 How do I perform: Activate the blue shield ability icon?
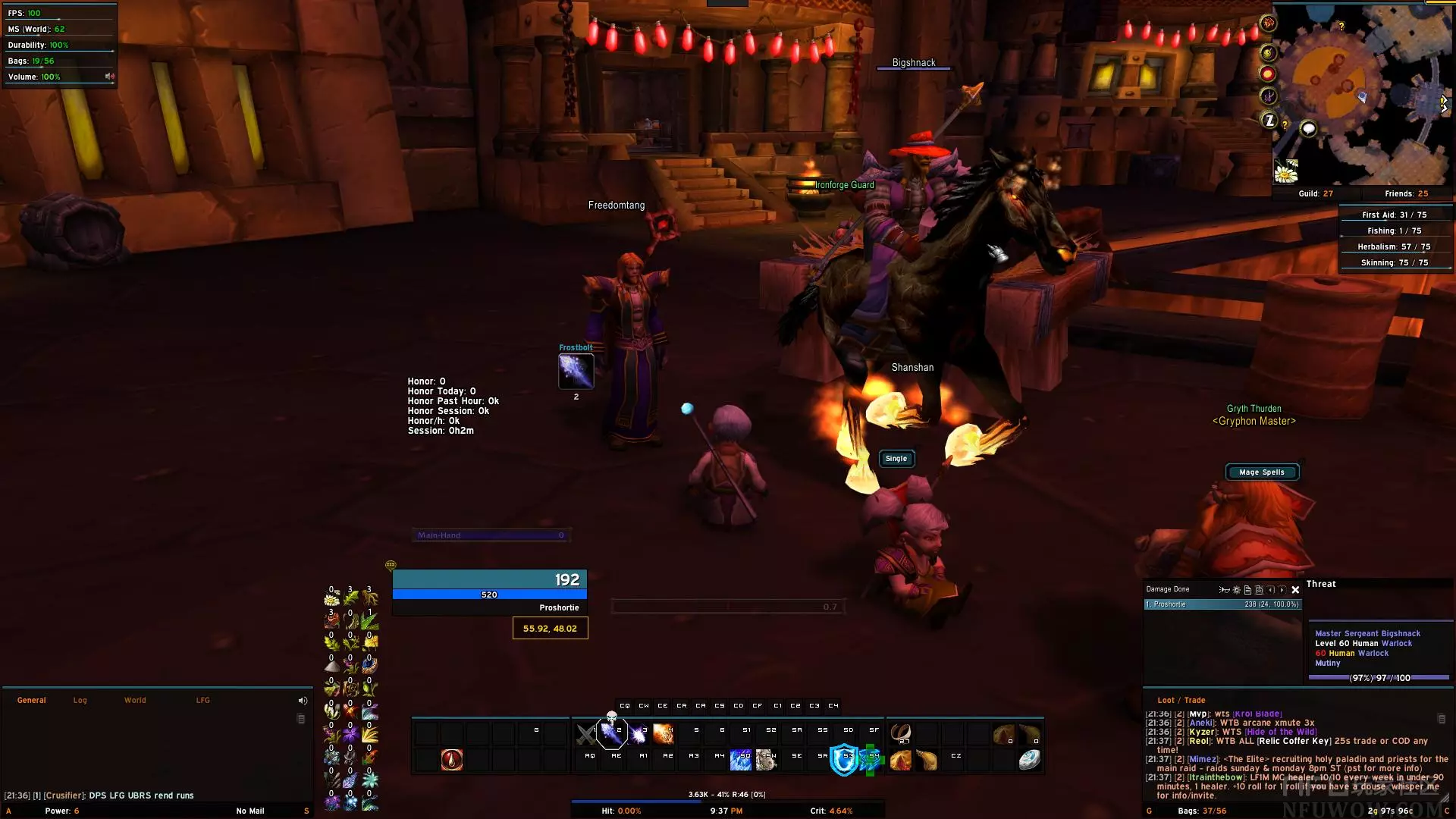coord(843,759)
